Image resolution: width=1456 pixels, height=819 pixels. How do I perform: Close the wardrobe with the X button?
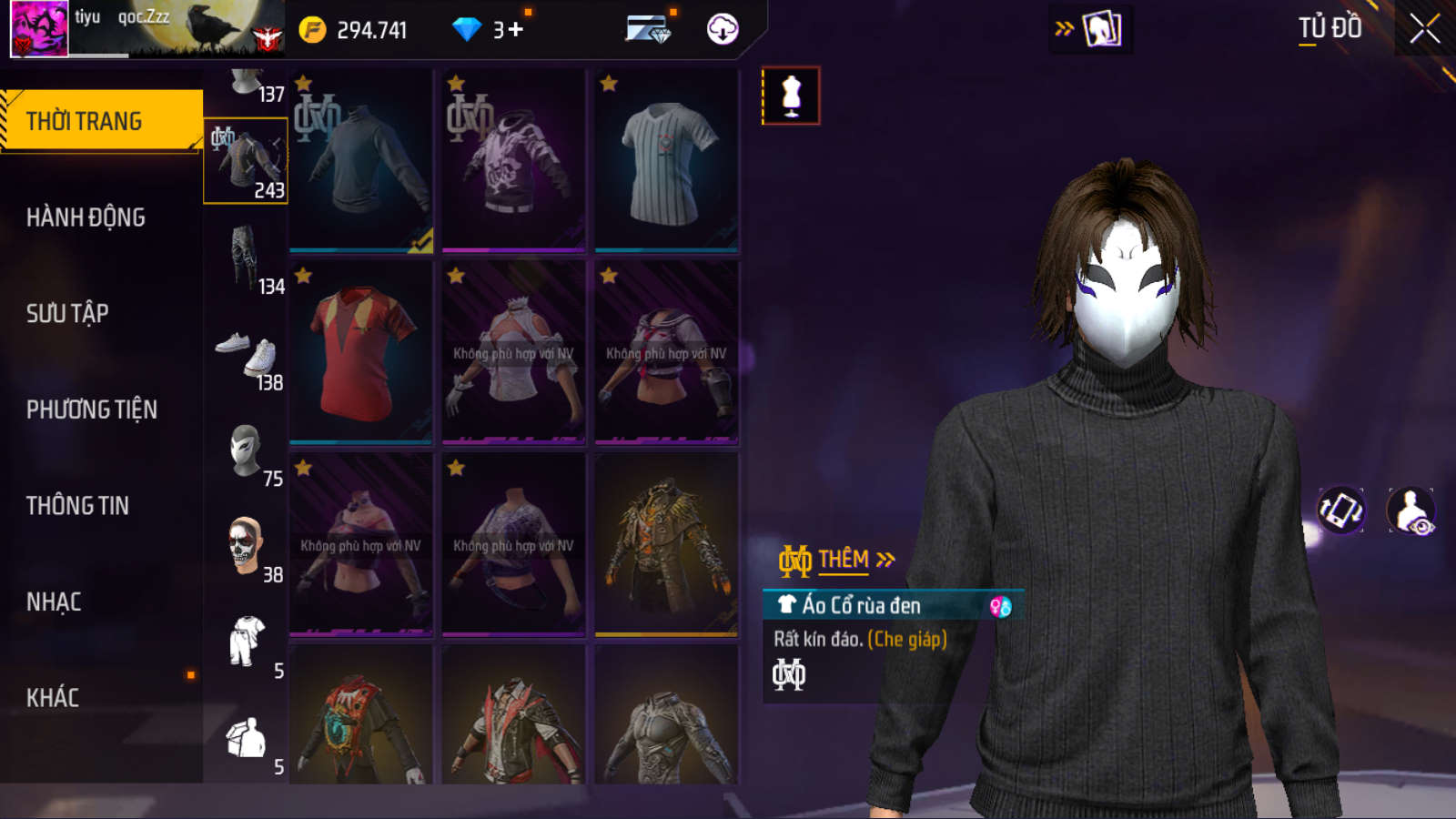(1424, 29)
